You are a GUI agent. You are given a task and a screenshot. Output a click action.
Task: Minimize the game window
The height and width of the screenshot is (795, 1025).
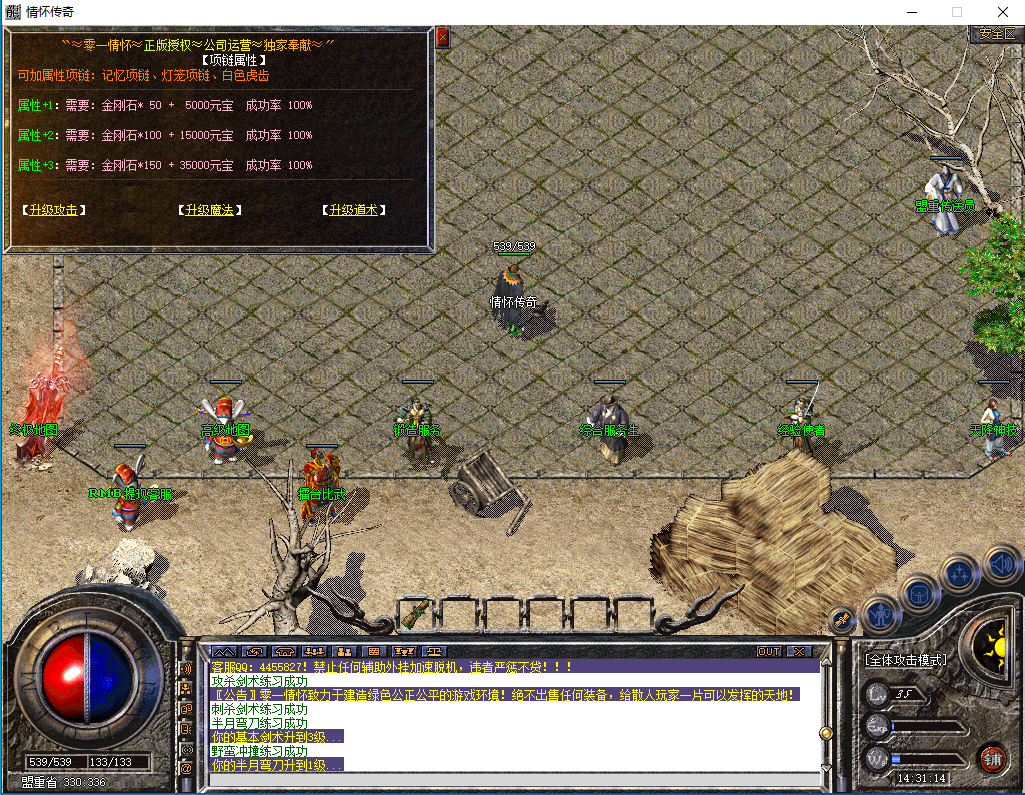tap(911, 12)
